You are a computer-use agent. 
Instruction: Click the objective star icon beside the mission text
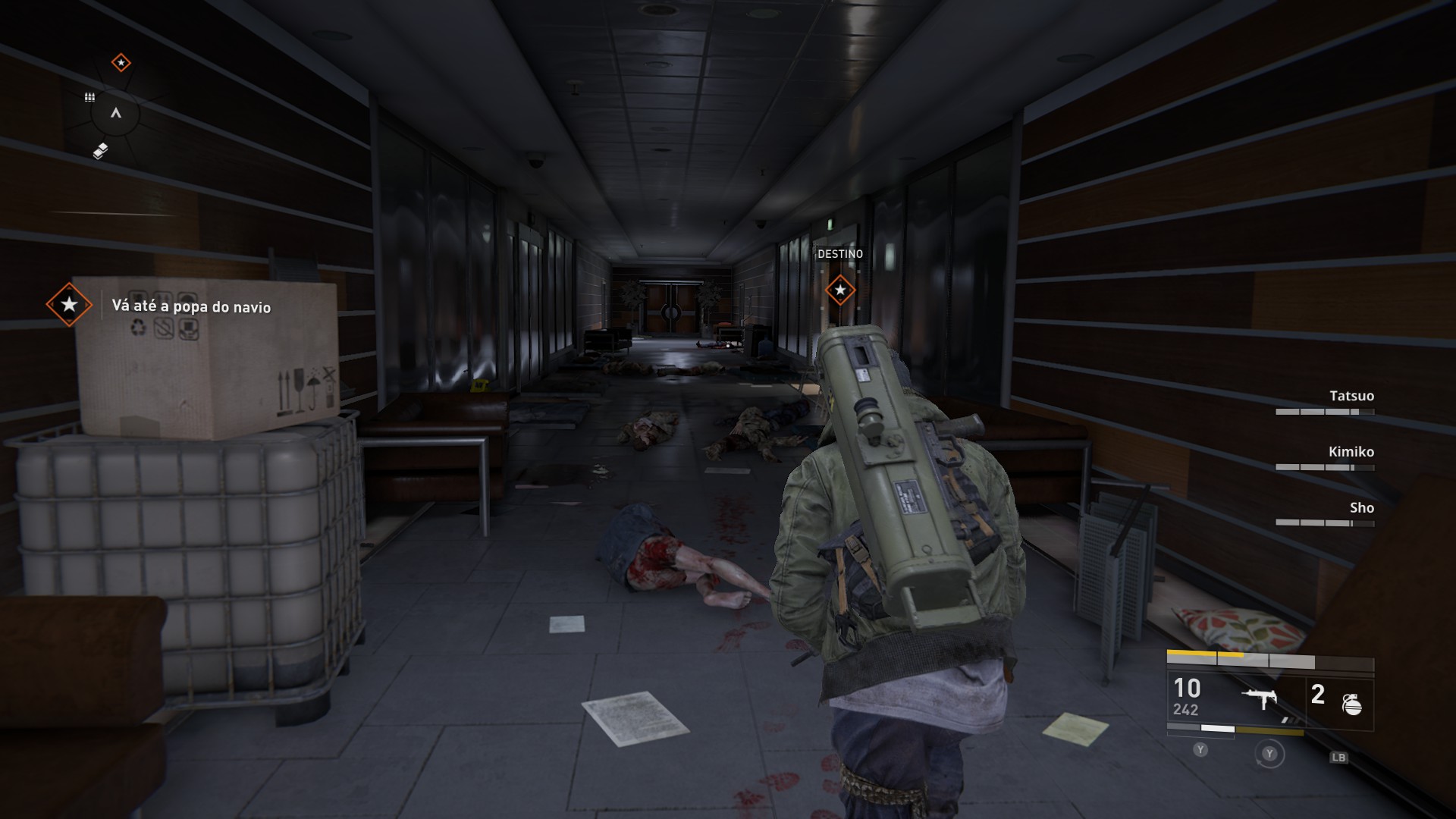pos(69,305)
